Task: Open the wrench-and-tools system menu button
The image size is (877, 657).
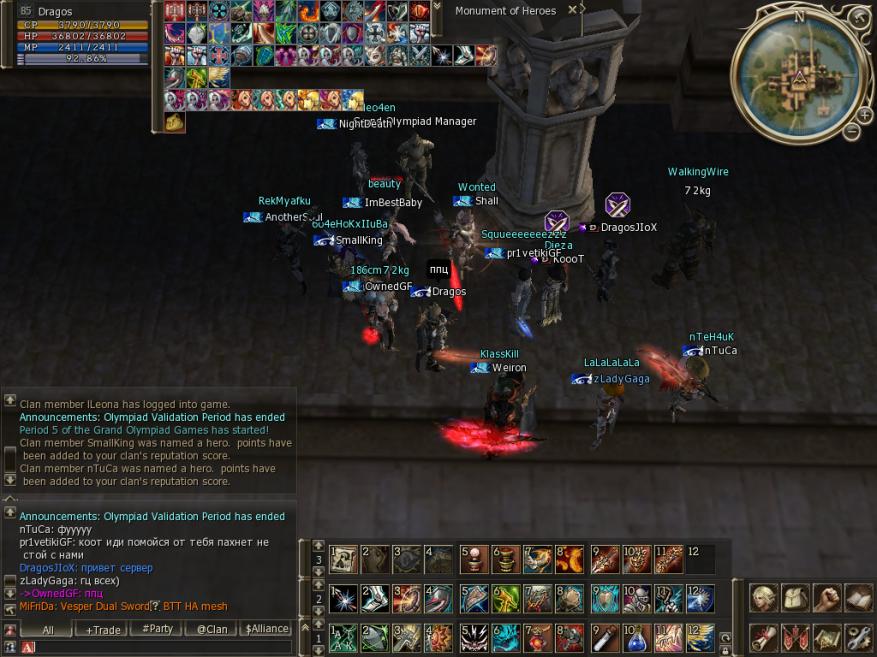Action: coord(857,636)
